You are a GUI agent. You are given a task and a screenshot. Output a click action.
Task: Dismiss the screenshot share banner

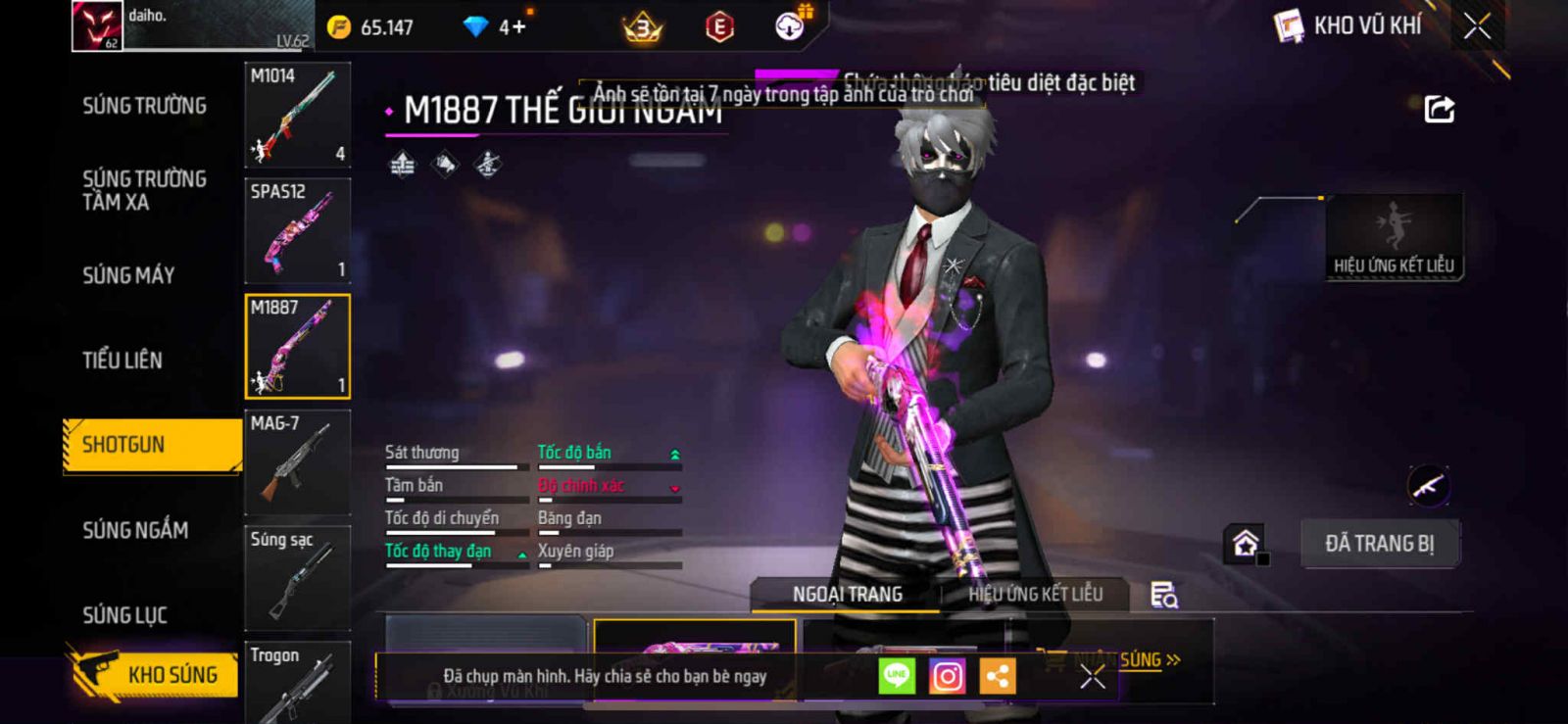click(1092, 676)
